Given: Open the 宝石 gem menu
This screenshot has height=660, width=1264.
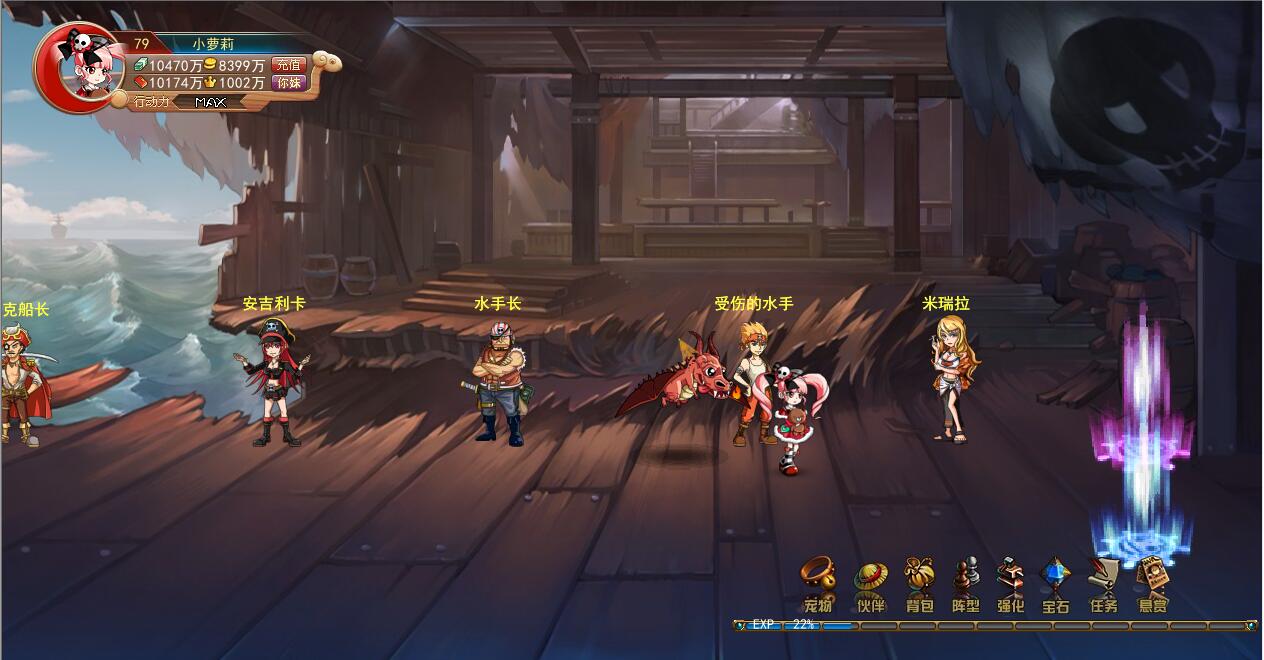Looking at the screenshot, I should [1056, 583].
